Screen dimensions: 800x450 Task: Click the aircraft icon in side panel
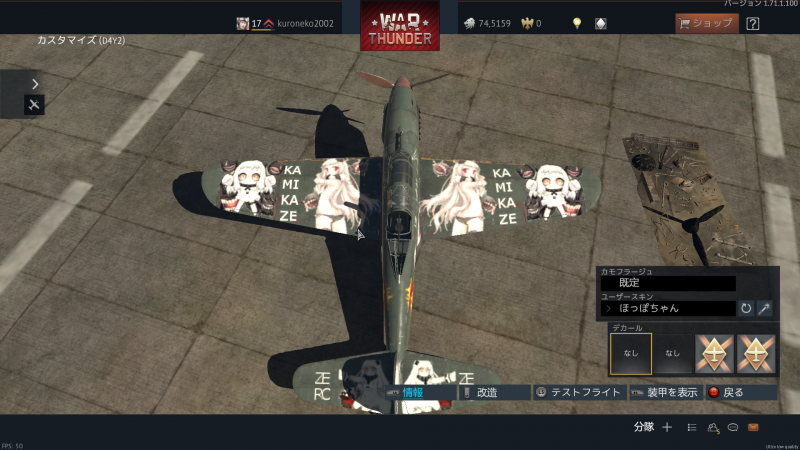click(35, 105)
